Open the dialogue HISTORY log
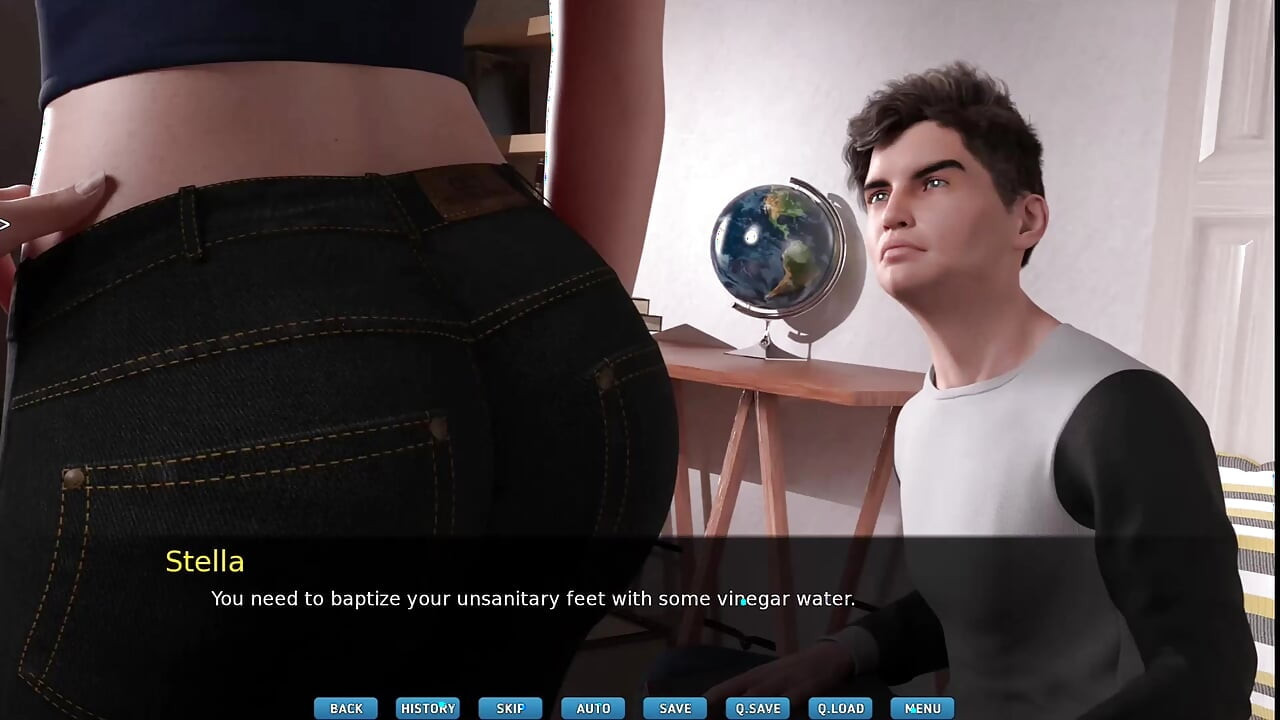The width and height of the screenshot is (1280, 720). pos(428,708)
